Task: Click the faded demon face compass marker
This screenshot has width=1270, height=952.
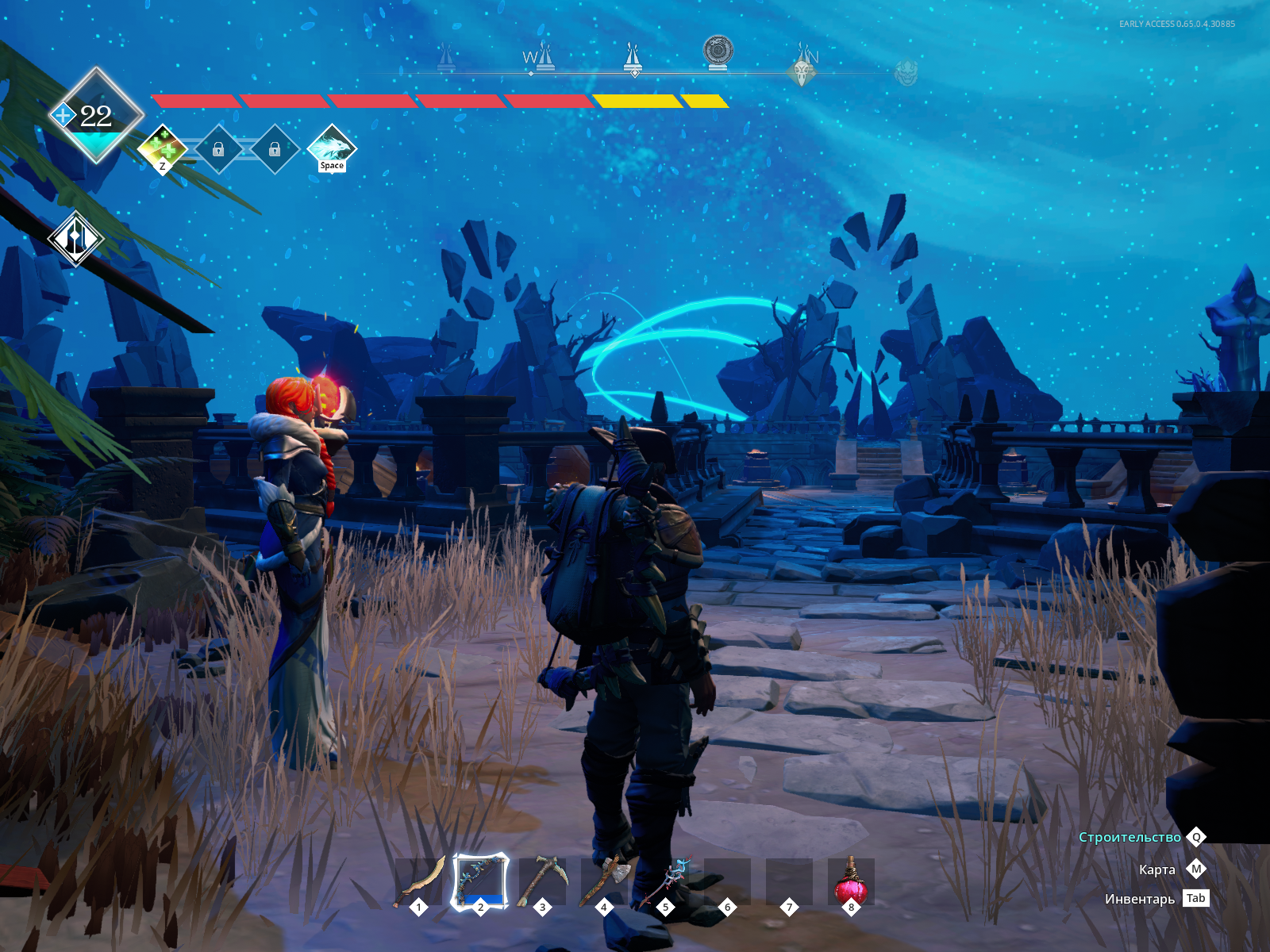Action: 906,74
